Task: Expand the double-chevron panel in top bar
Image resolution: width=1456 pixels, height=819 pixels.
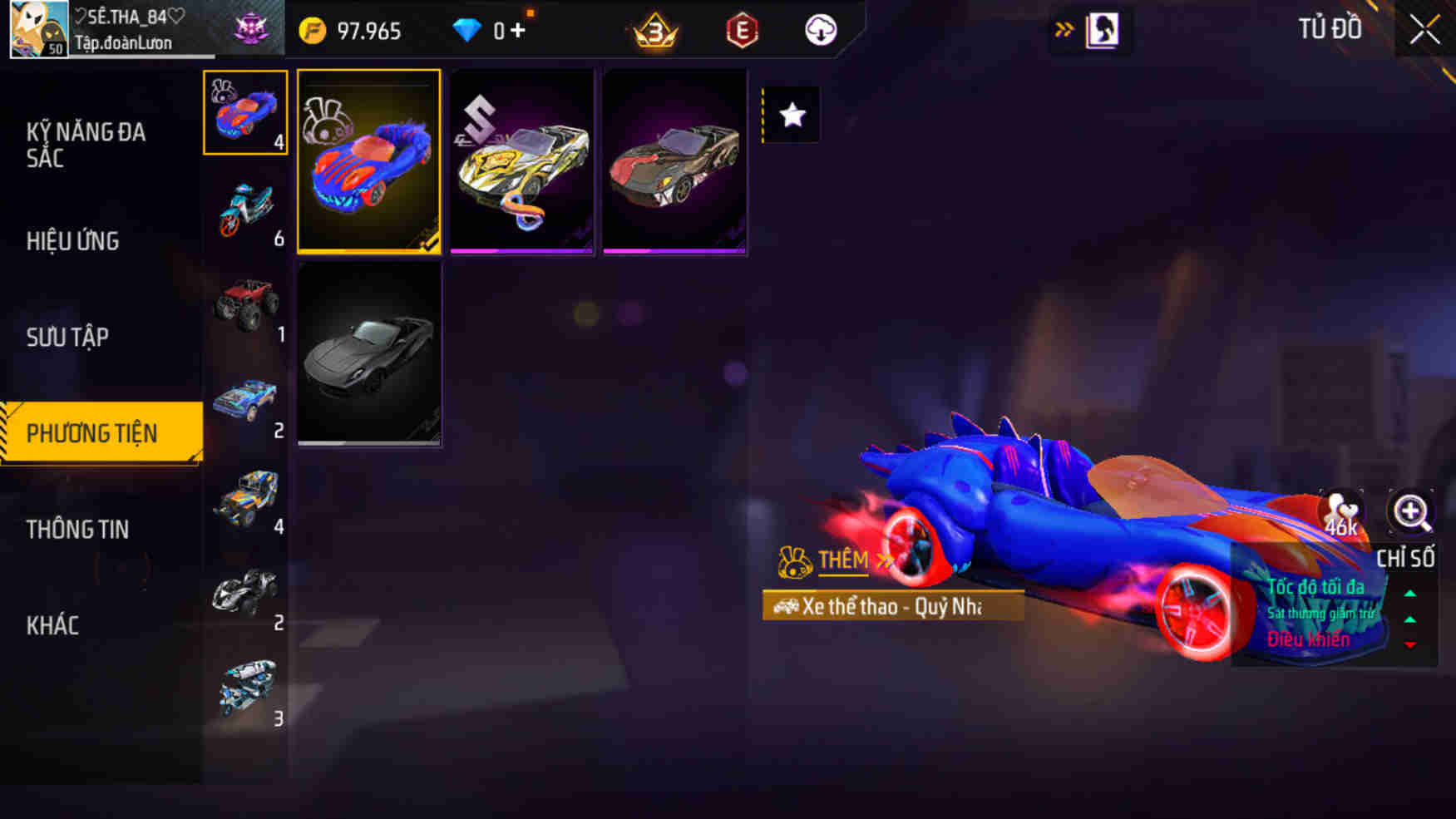Action: [x=1064, y=27]
